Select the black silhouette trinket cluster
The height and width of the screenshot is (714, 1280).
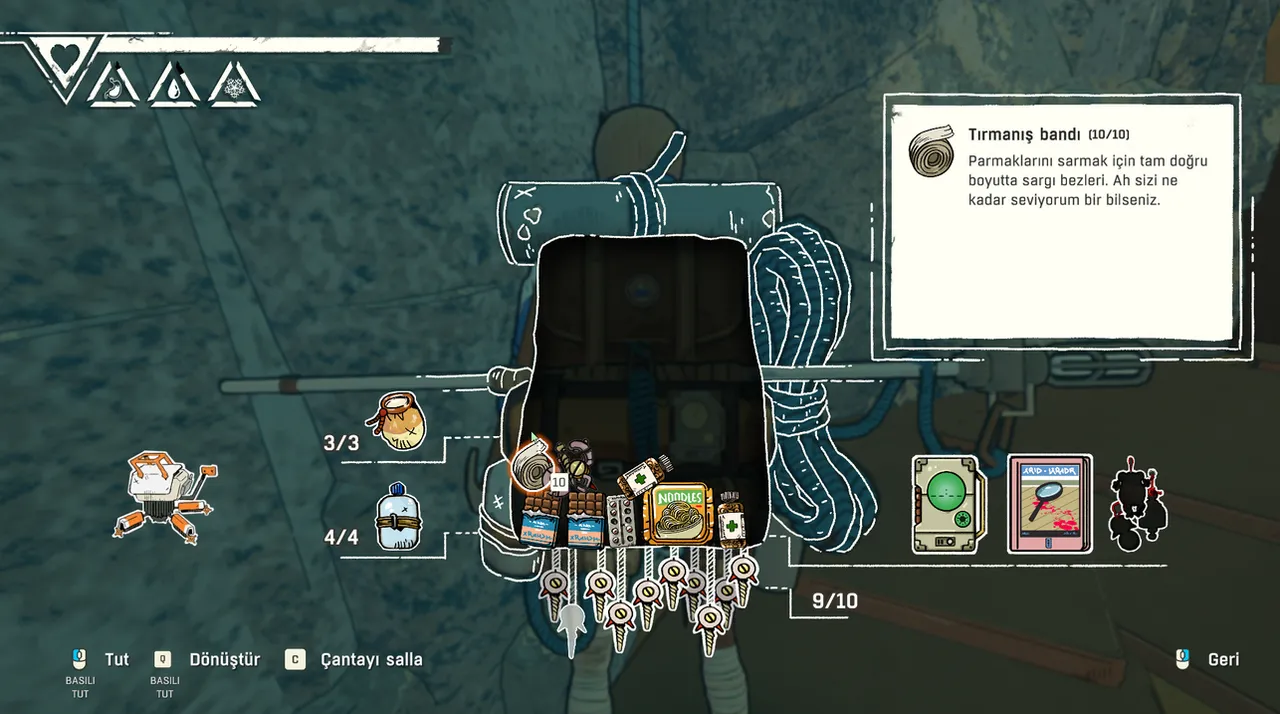(x=1139, y=506)
